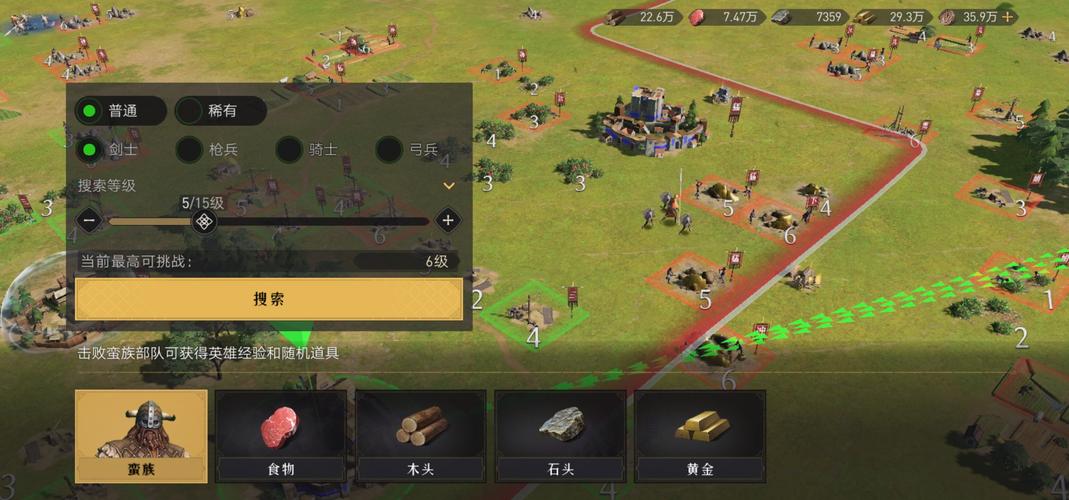Image resolution: width=1069 pixels, height=500 pixels.
Task: Start the 搜索 search
Action: (x=269, y=299)
